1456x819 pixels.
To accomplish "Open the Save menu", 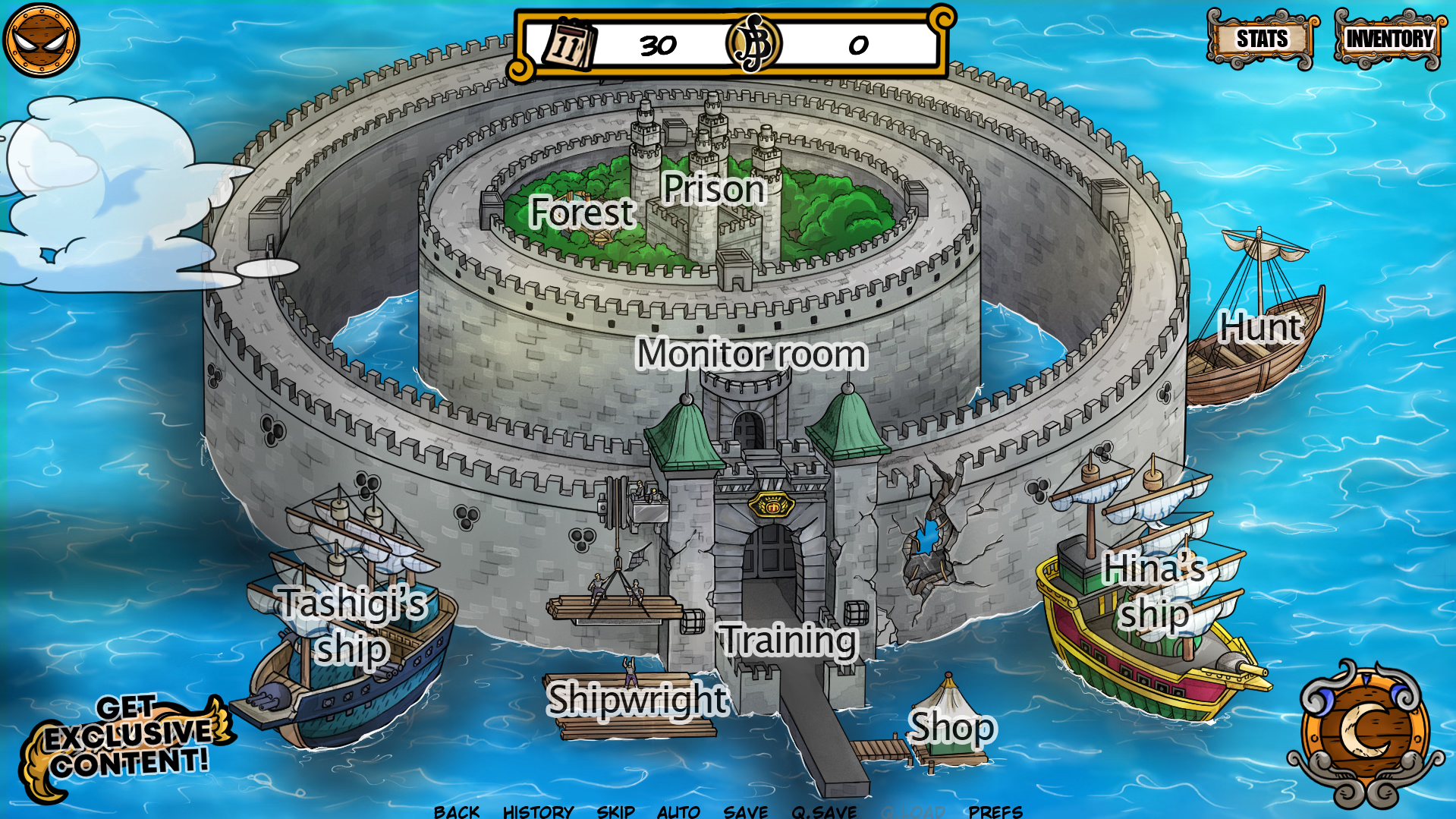I will [745, 811].
